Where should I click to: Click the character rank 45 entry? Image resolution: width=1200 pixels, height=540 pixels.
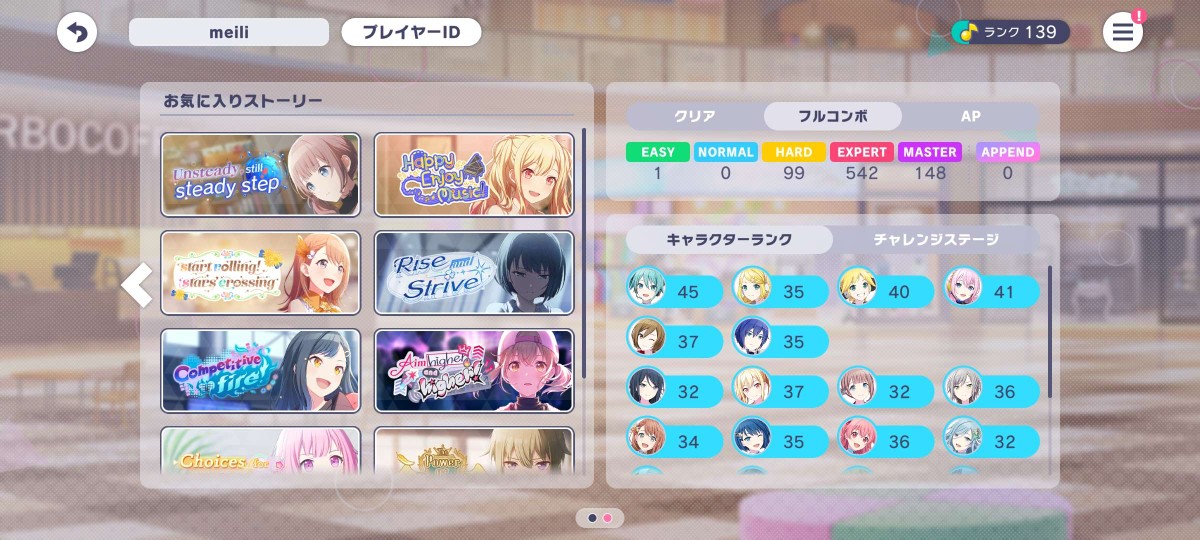[x=675, y=291]
